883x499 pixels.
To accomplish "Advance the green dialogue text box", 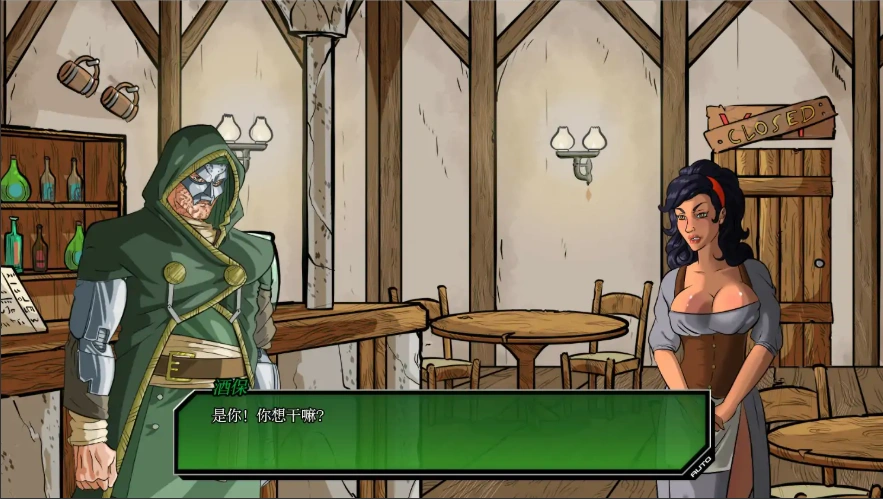I will click(440, 433).
